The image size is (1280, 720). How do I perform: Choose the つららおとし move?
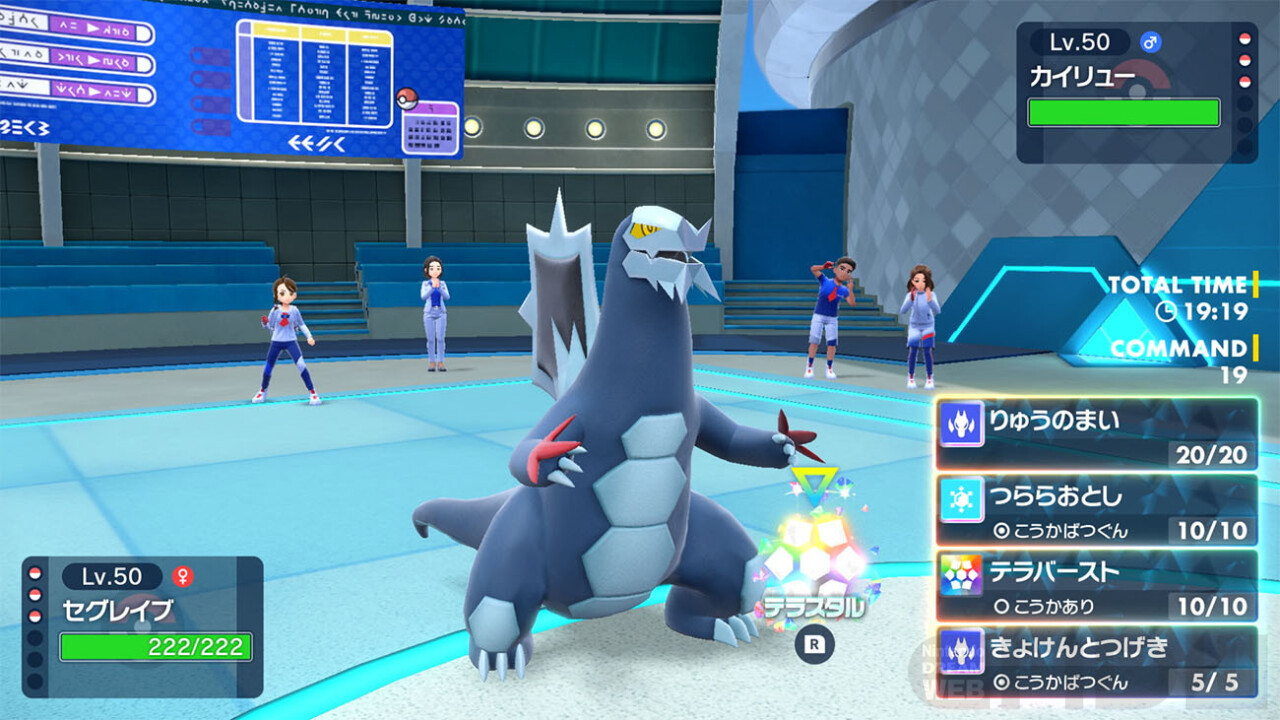tap(1096, 510)
